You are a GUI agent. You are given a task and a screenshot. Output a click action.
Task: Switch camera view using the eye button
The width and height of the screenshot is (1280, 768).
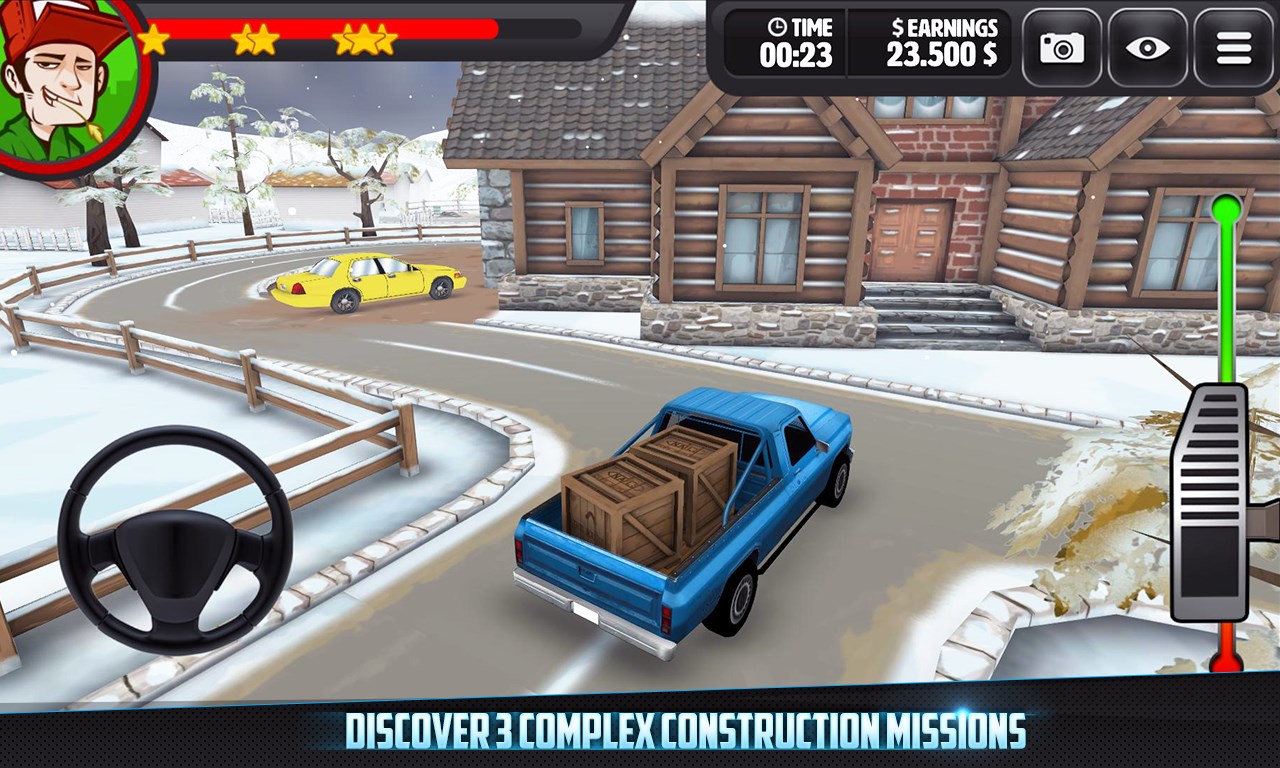coord(1147,47)
